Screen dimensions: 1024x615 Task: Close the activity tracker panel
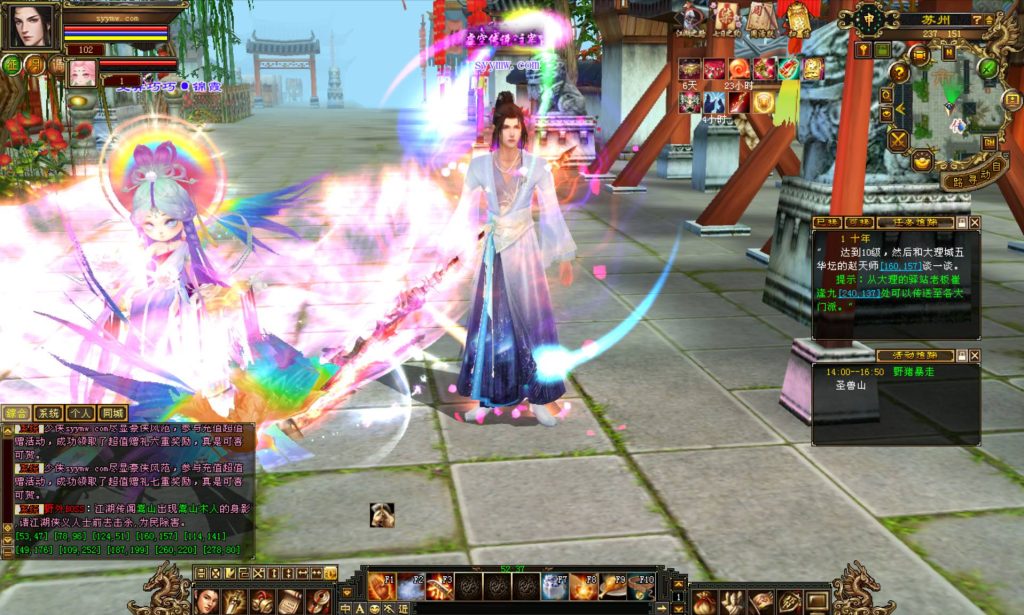(975, 355)
